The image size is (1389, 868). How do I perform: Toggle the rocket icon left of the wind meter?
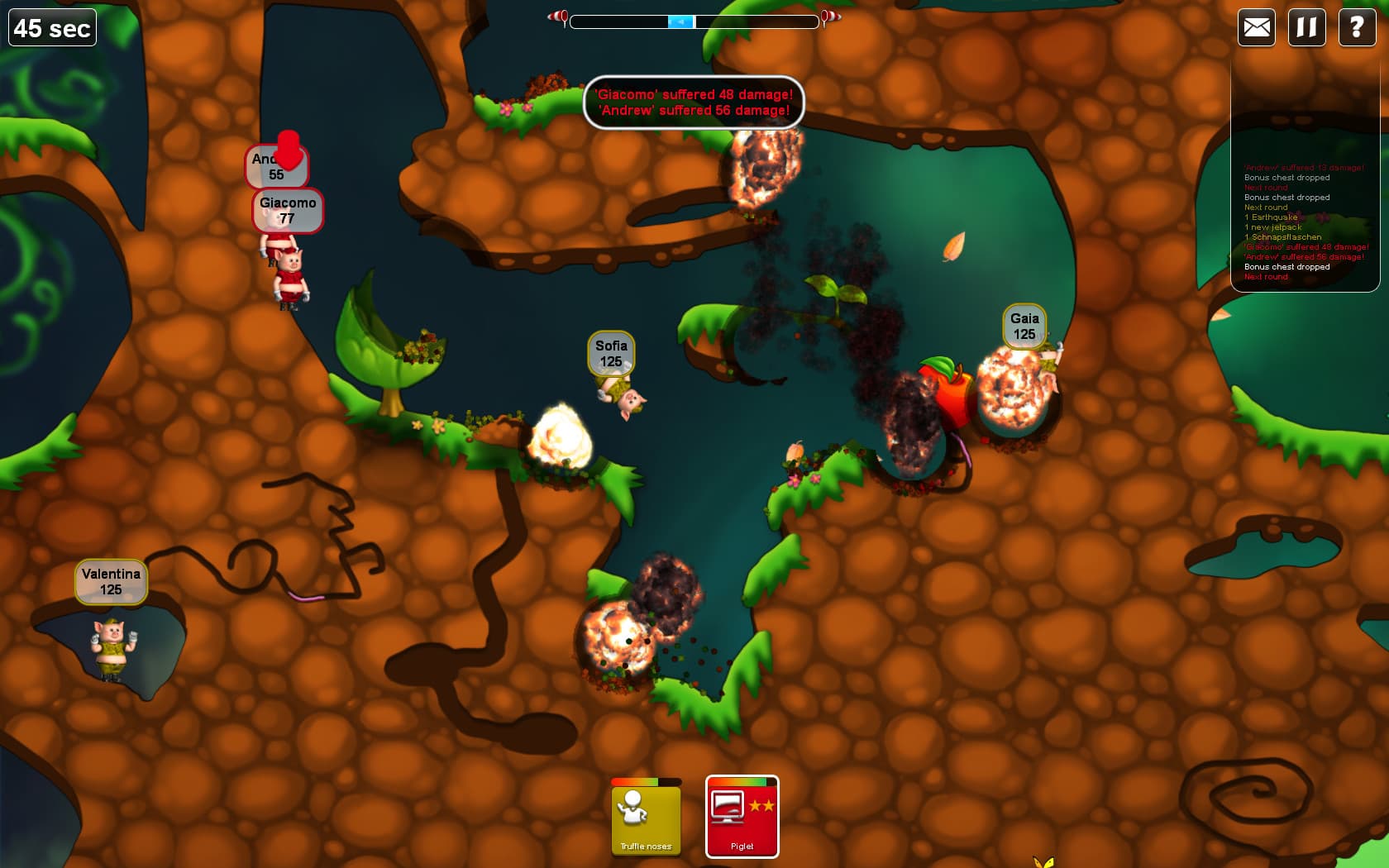[556, 17]
